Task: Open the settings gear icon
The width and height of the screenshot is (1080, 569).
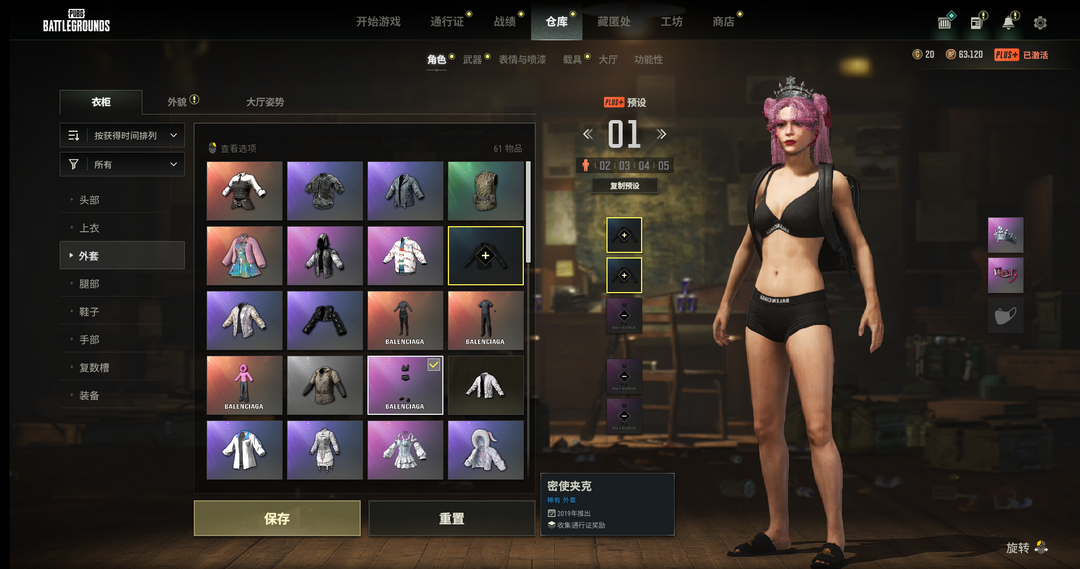Action: (1040, 23)
